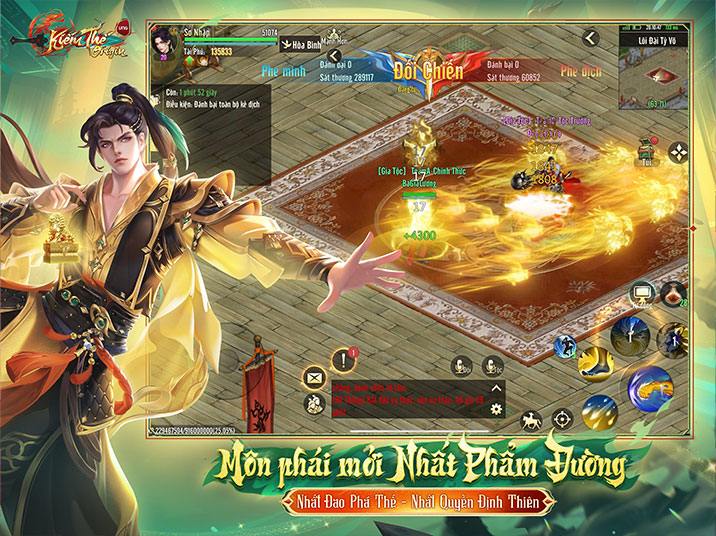Open the player portrait character sheet
Screen dimensions: 716x536
click(x=164, y=44)
